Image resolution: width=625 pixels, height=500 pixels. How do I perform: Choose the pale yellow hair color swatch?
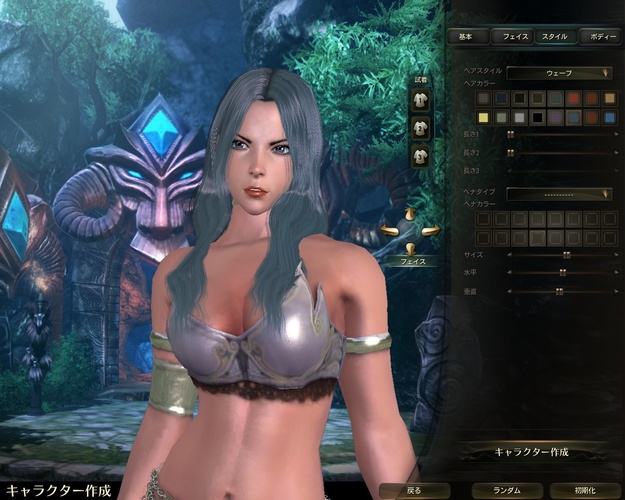coord(485,117)
